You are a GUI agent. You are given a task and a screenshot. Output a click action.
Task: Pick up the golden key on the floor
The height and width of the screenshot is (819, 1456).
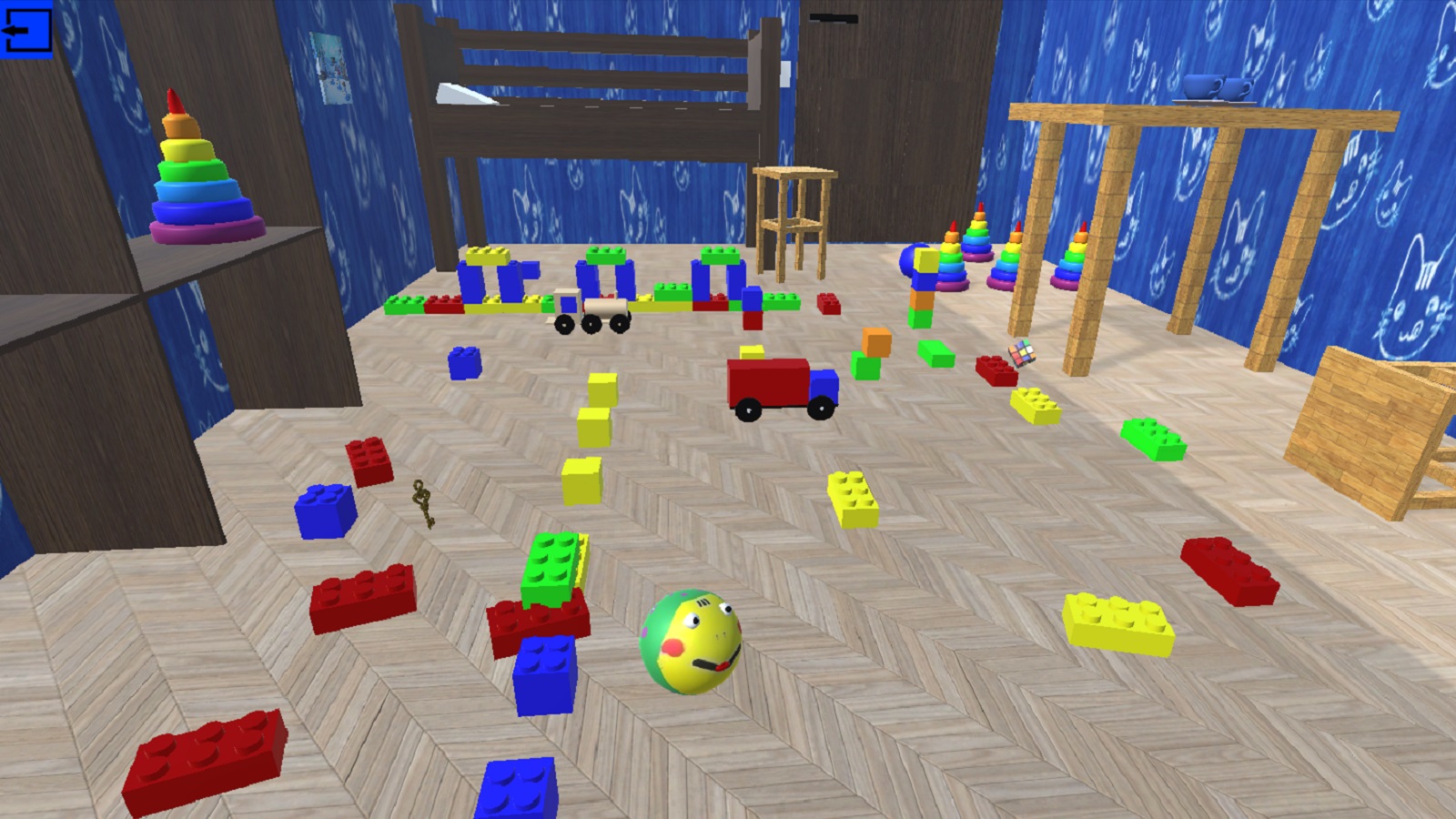(424, 507)
